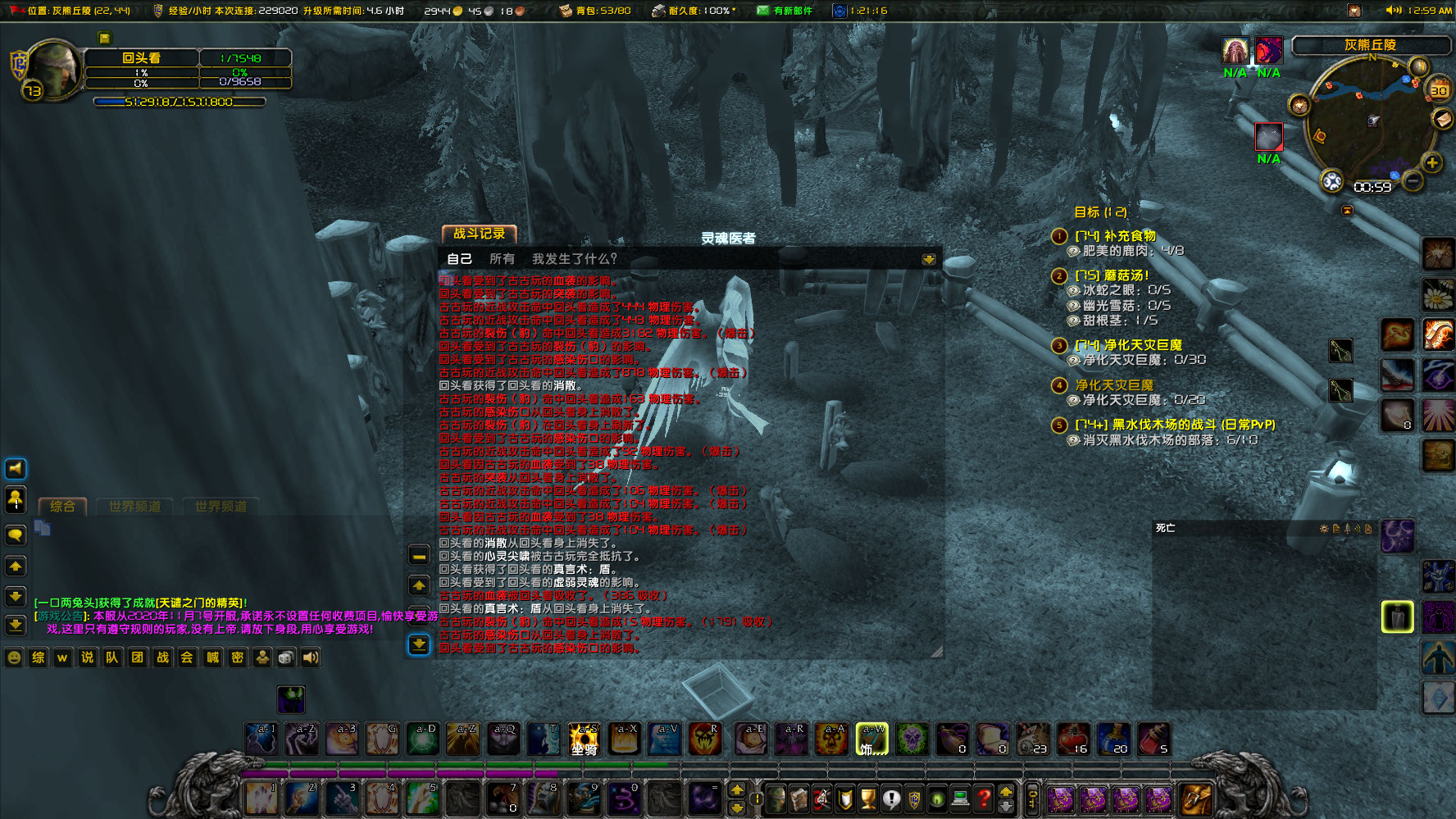Open the achievements trophy icon

(x=868, y=799)
